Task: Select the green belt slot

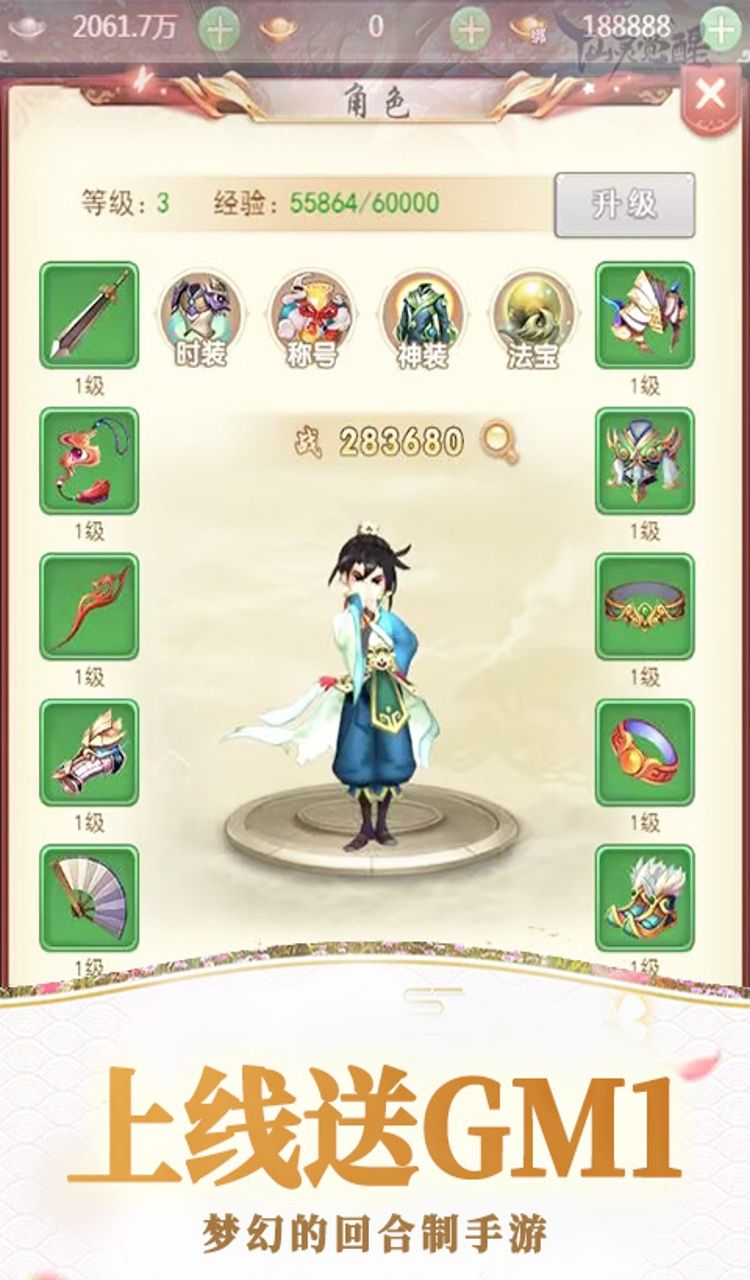Action: (x=645, y=607)
